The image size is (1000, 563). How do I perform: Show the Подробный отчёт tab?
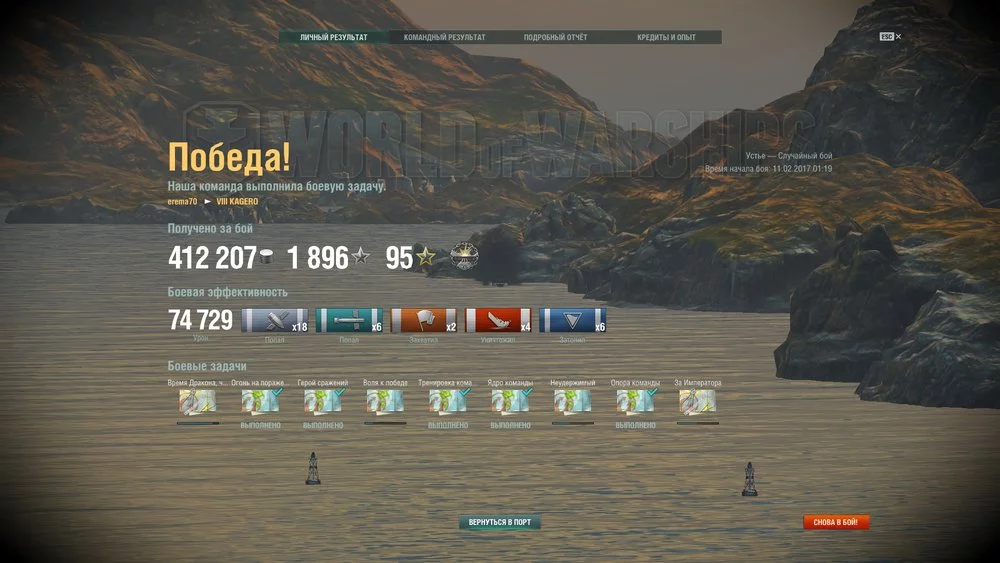coord(555,38)
